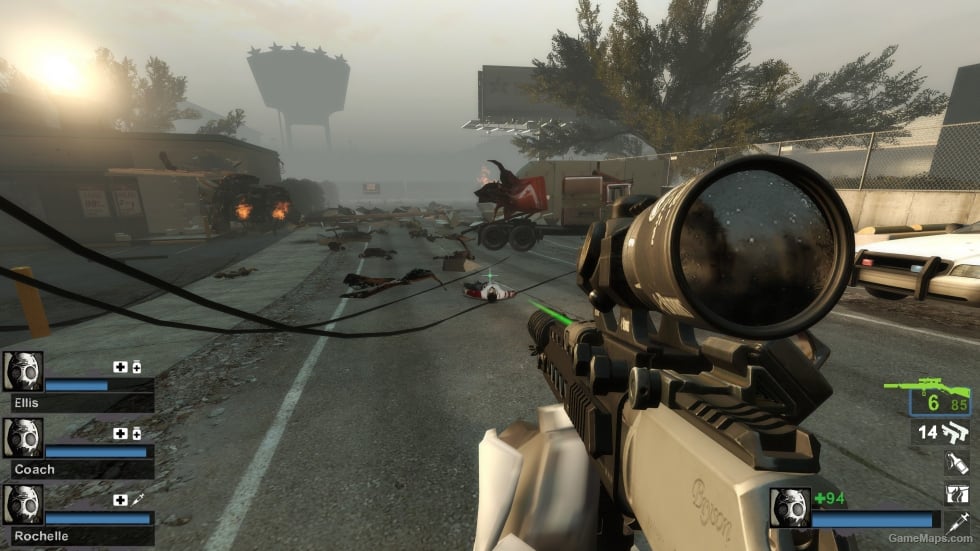Click Coach's gas mask portrait

(x=22, y=438)
